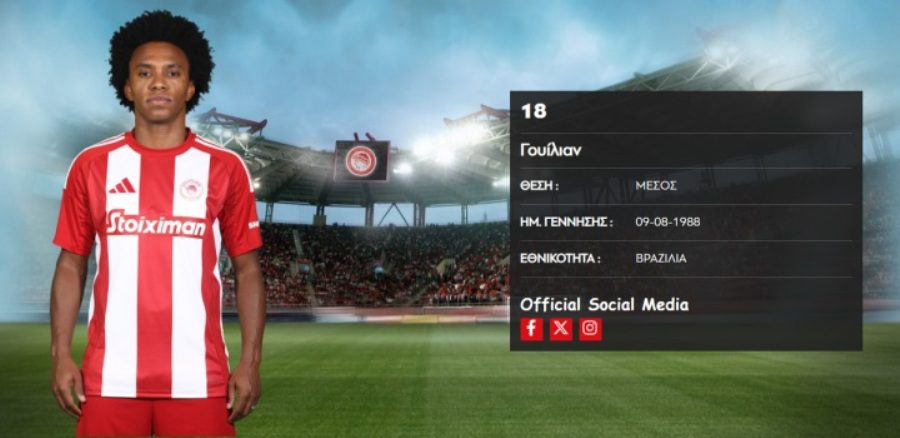Viewport: 900px width, 438px height.
Task: Open the Instagram profile icon
Action: pos(591,329)
